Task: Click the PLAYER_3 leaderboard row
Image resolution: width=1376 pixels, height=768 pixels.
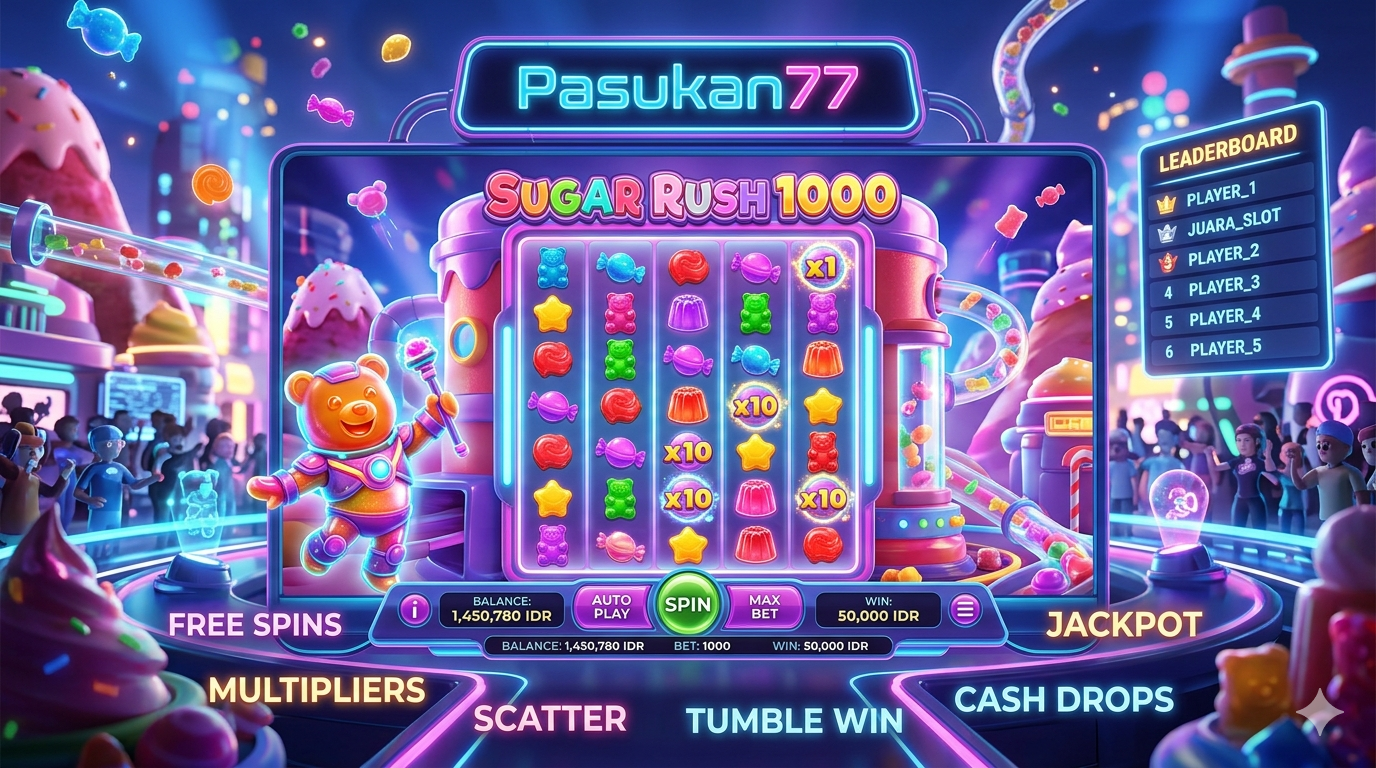Action: coord(1233,287)
